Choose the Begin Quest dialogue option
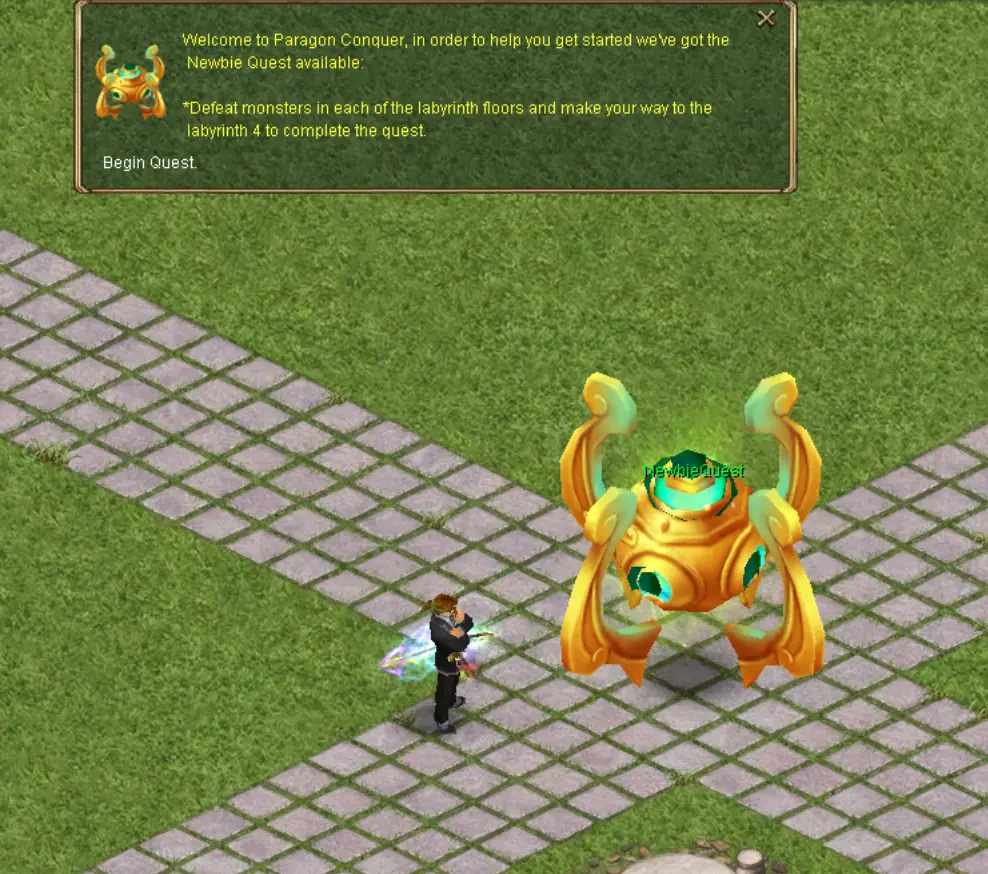The width and height of the screenshot is (988, 874). point(150,162)
